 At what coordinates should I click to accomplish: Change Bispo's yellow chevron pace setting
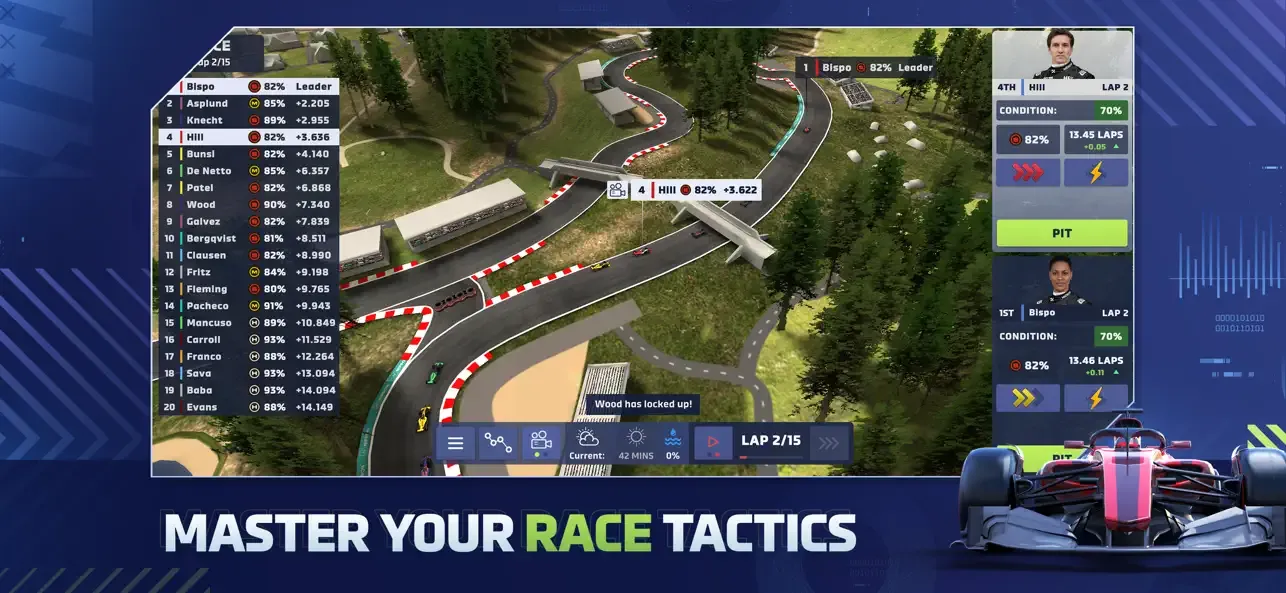tap(1028, 398)
